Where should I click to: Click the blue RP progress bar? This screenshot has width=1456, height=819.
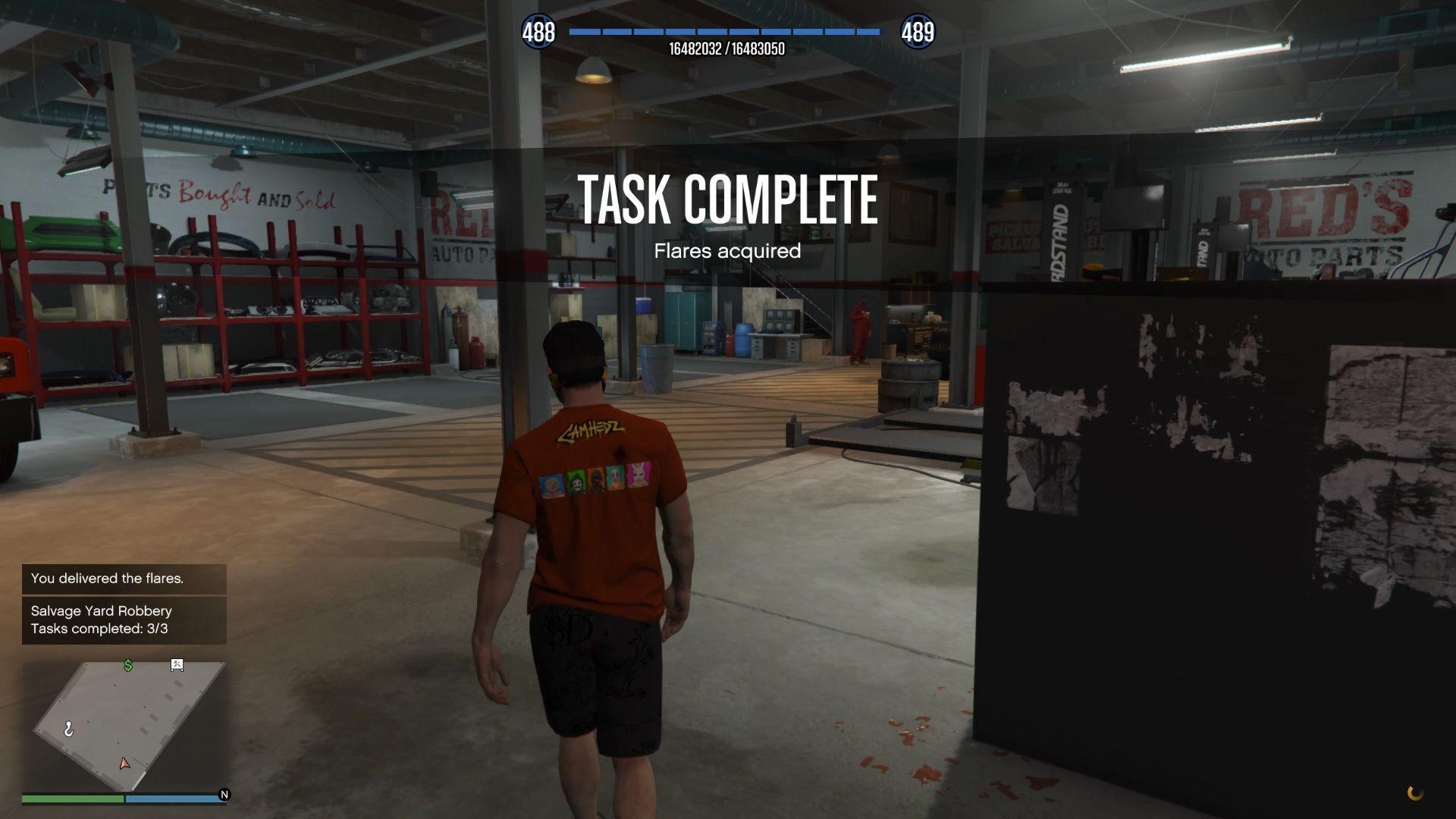tap(724, 33)
